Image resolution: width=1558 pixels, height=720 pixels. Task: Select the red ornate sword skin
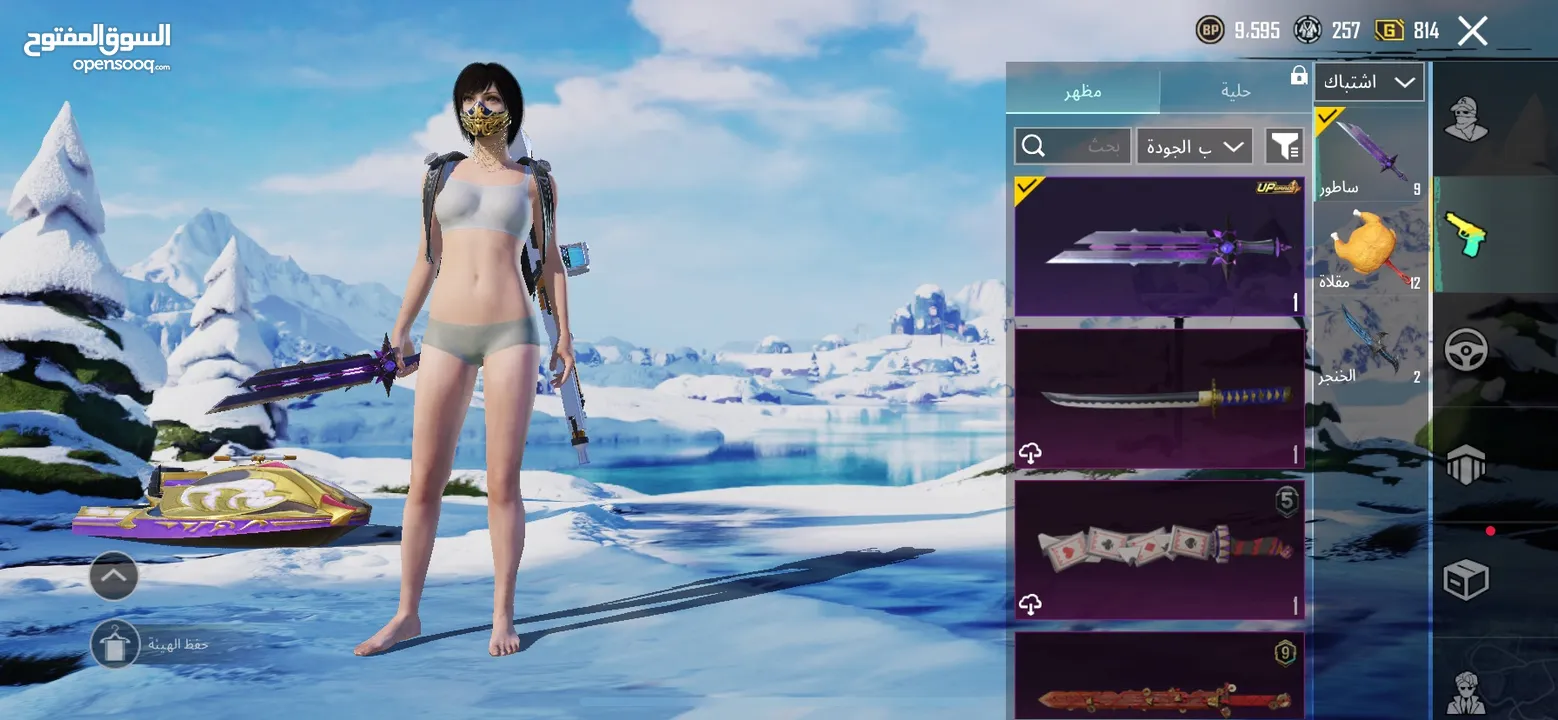1160,680
